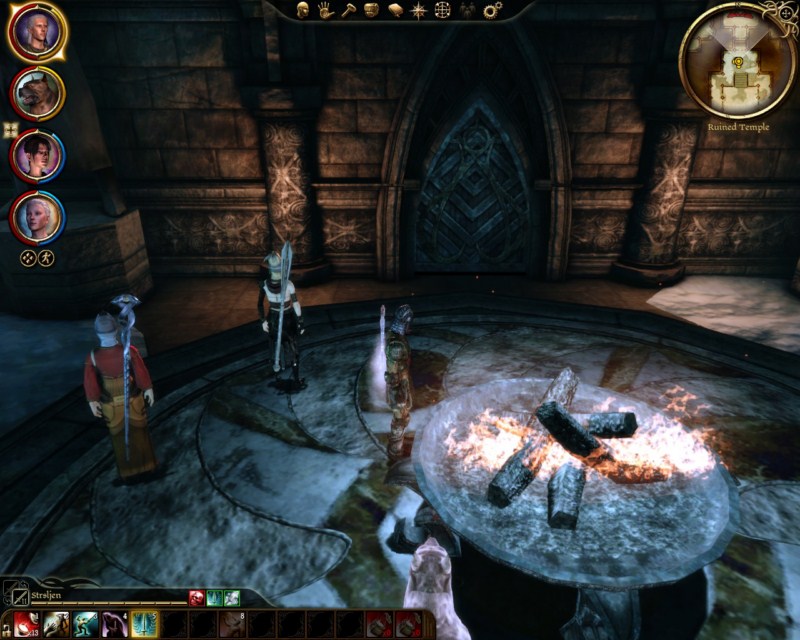Open the skills hand icon
800x640 pixels.
tap(326, 10)
